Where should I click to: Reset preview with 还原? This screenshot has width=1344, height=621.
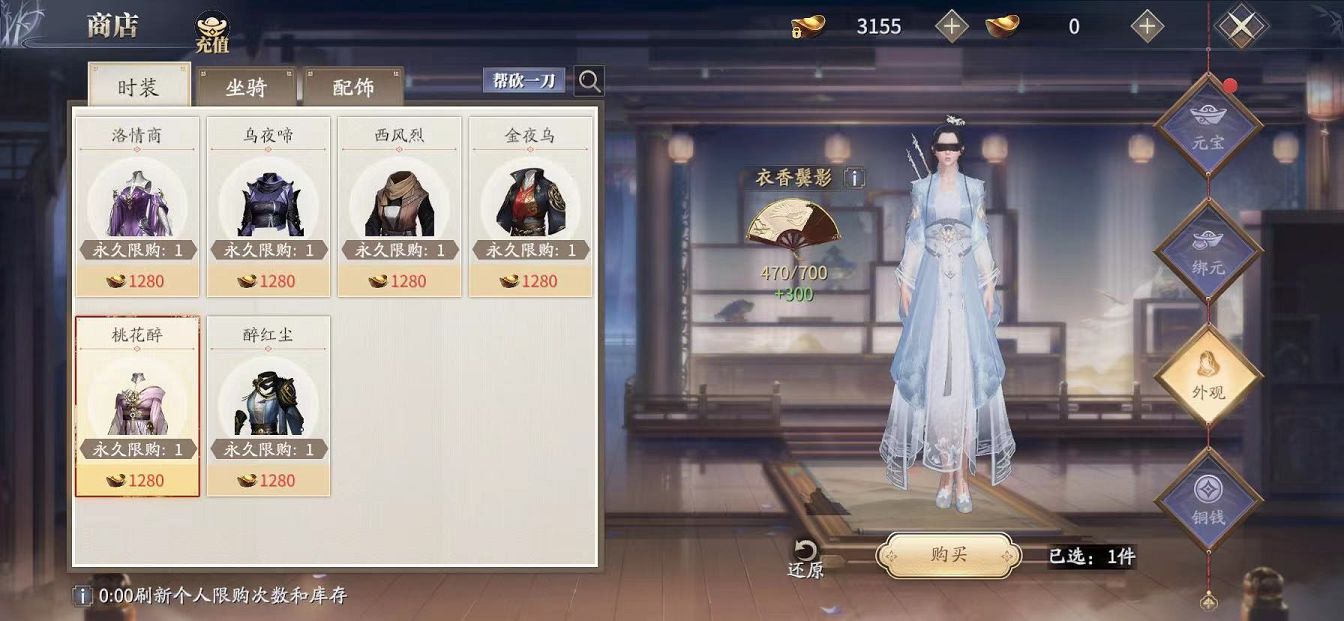pos(805,559)
